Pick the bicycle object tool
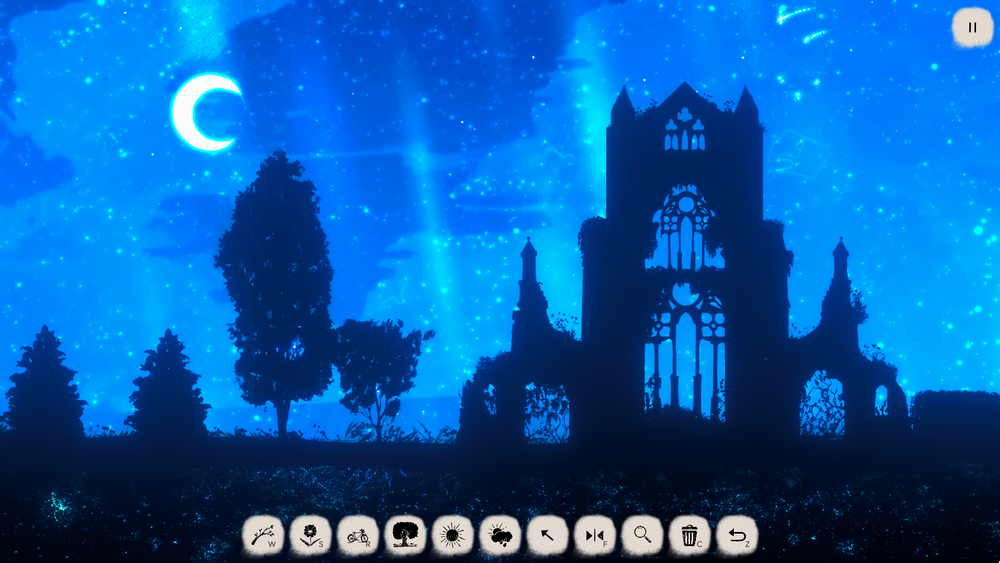Image resolution: width=1000 pixels, height=563 pixels. click(x=358, y=536)
